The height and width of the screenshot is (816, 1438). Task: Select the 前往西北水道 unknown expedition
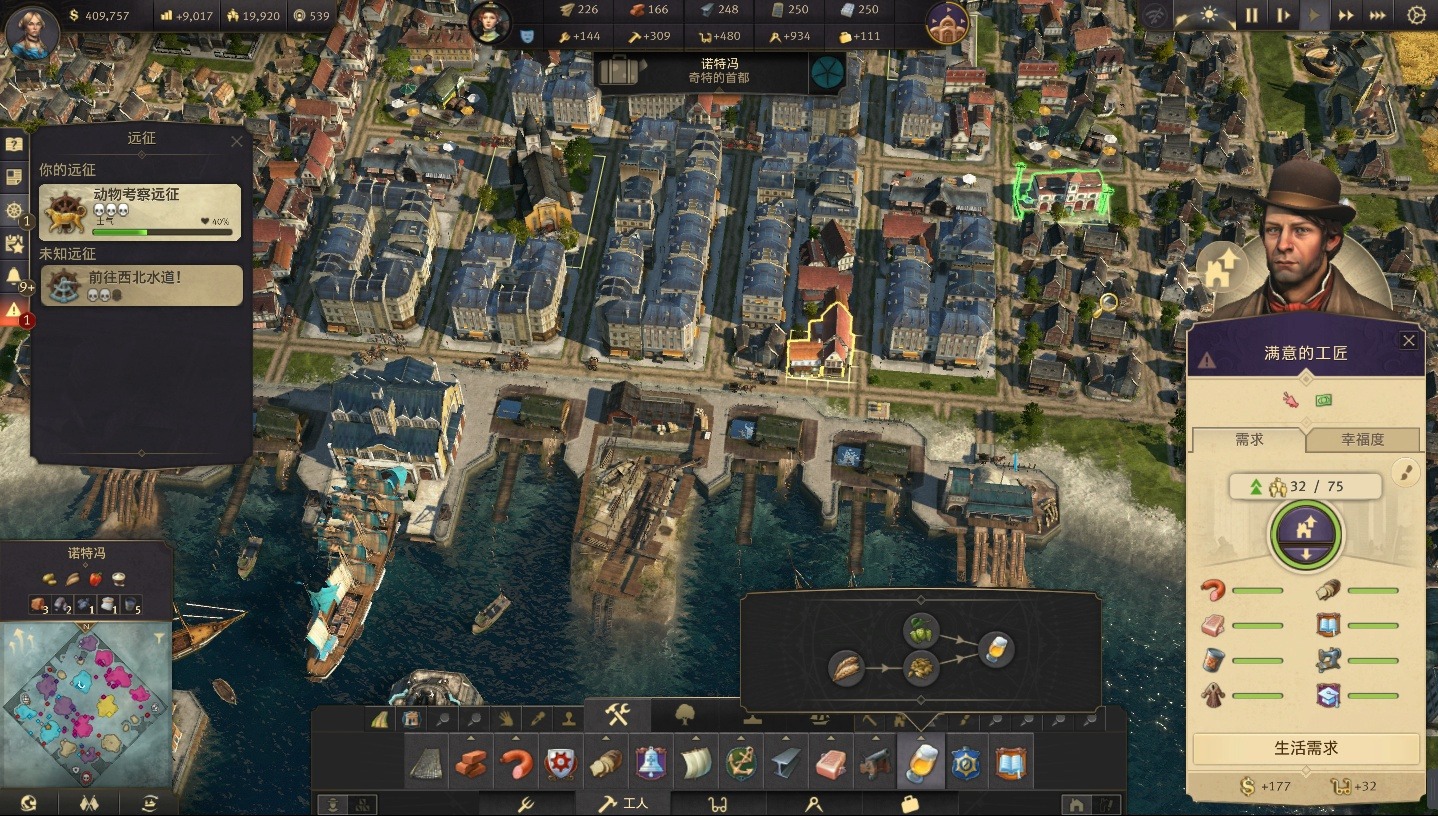click(140, 285)
